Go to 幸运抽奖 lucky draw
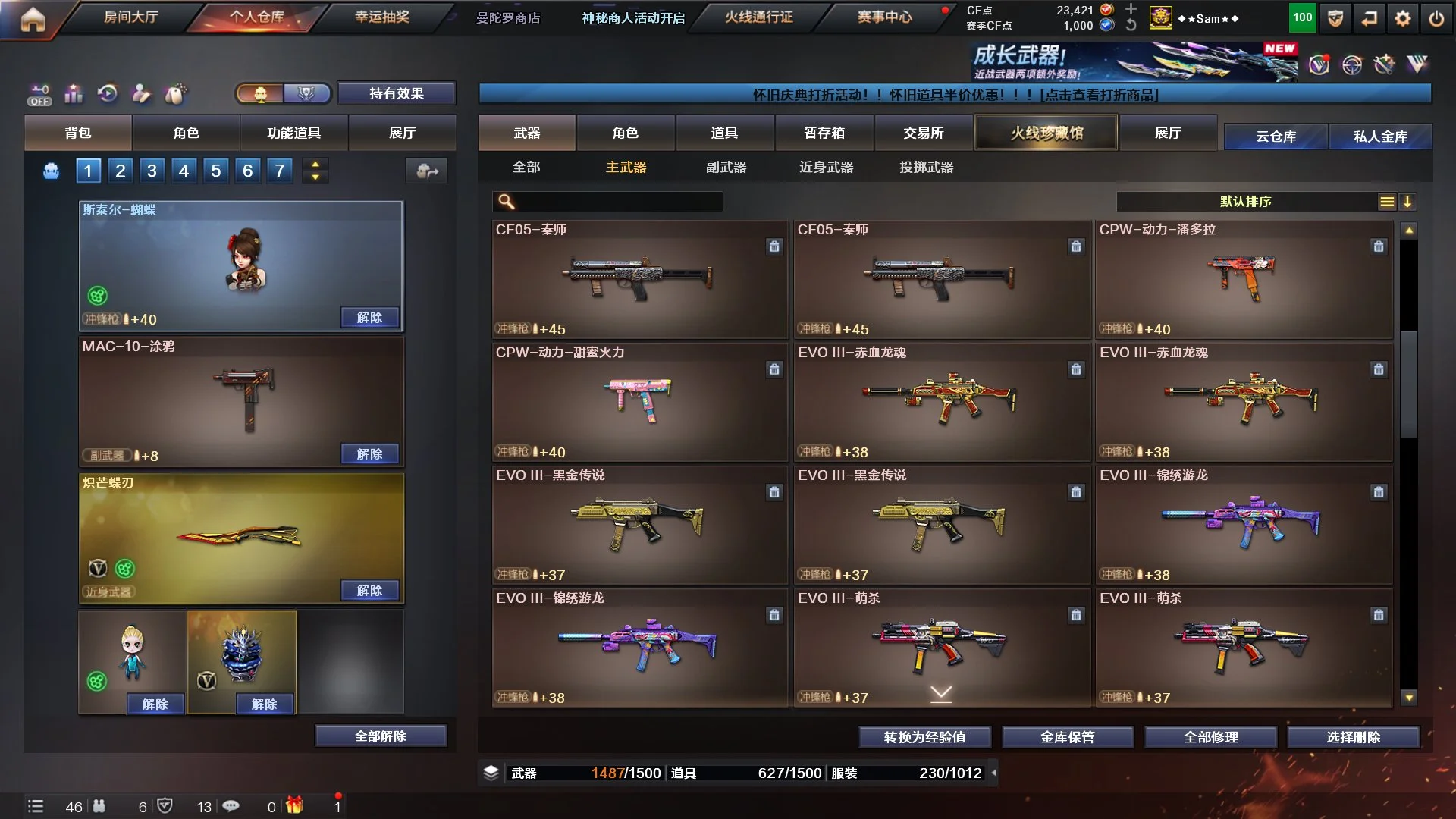The height and width of the screenshot is (819, 1456). tap(382, 17)
